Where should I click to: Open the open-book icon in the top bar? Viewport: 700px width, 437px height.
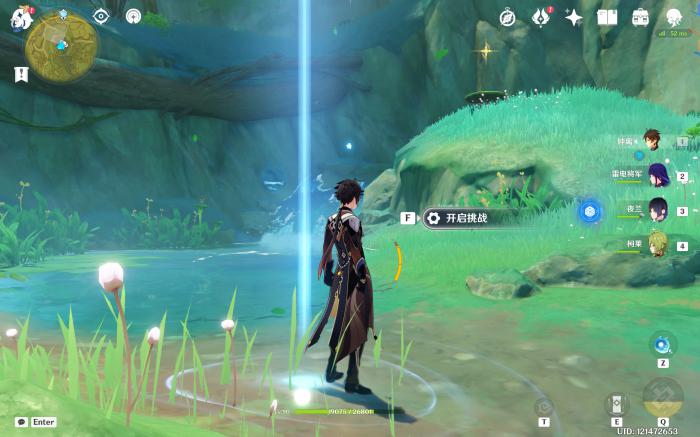(x=607, y=17)
